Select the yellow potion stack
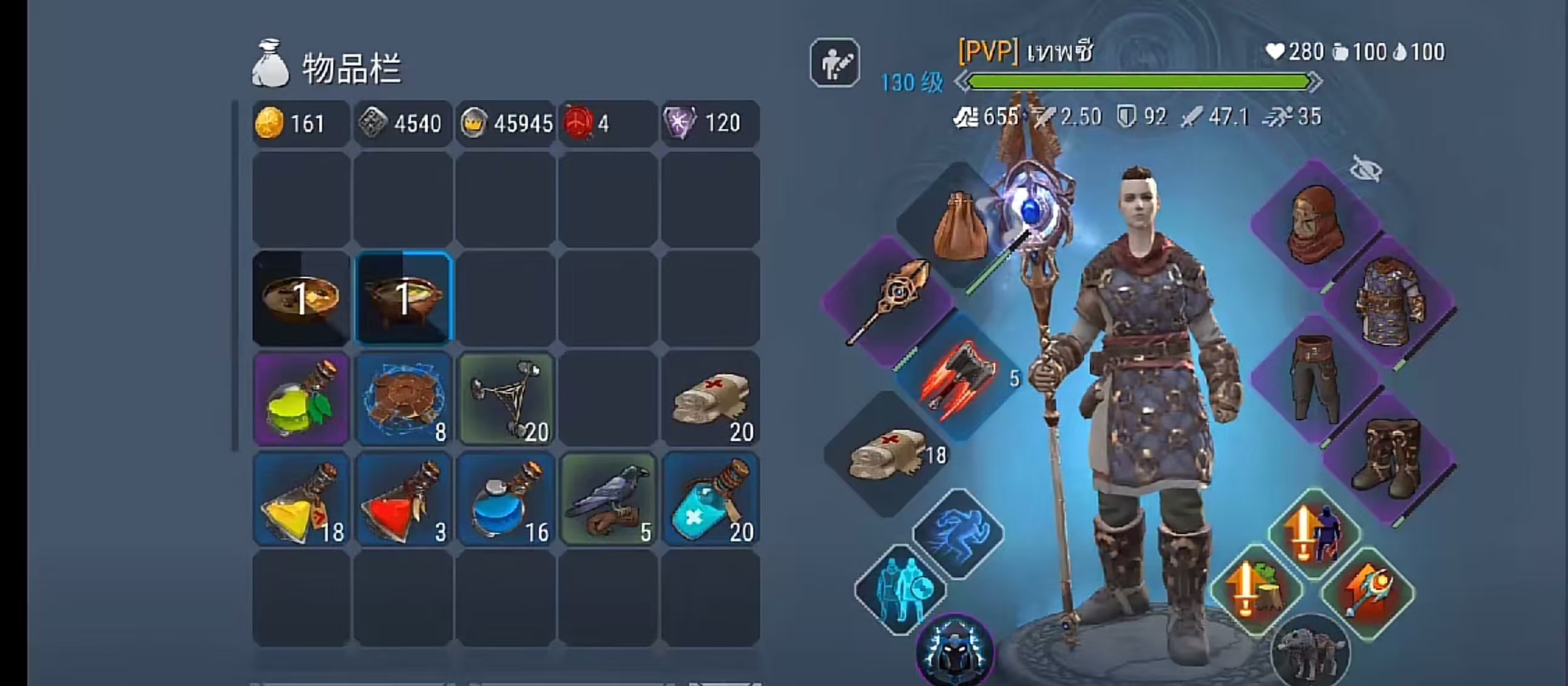 (301, 500)
